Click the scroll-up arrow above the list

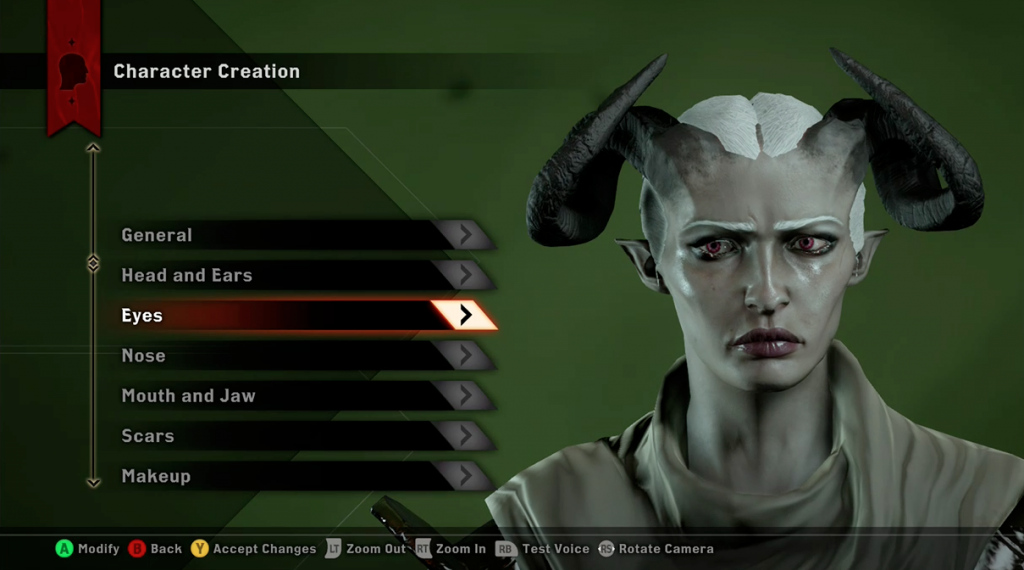[93, 148]
